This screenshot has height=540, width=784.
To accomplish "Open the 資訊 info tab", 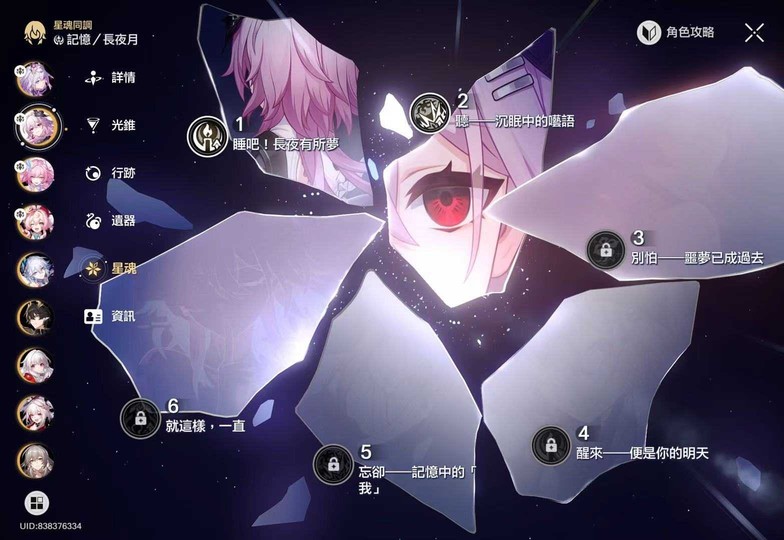I will coord(111,315).
